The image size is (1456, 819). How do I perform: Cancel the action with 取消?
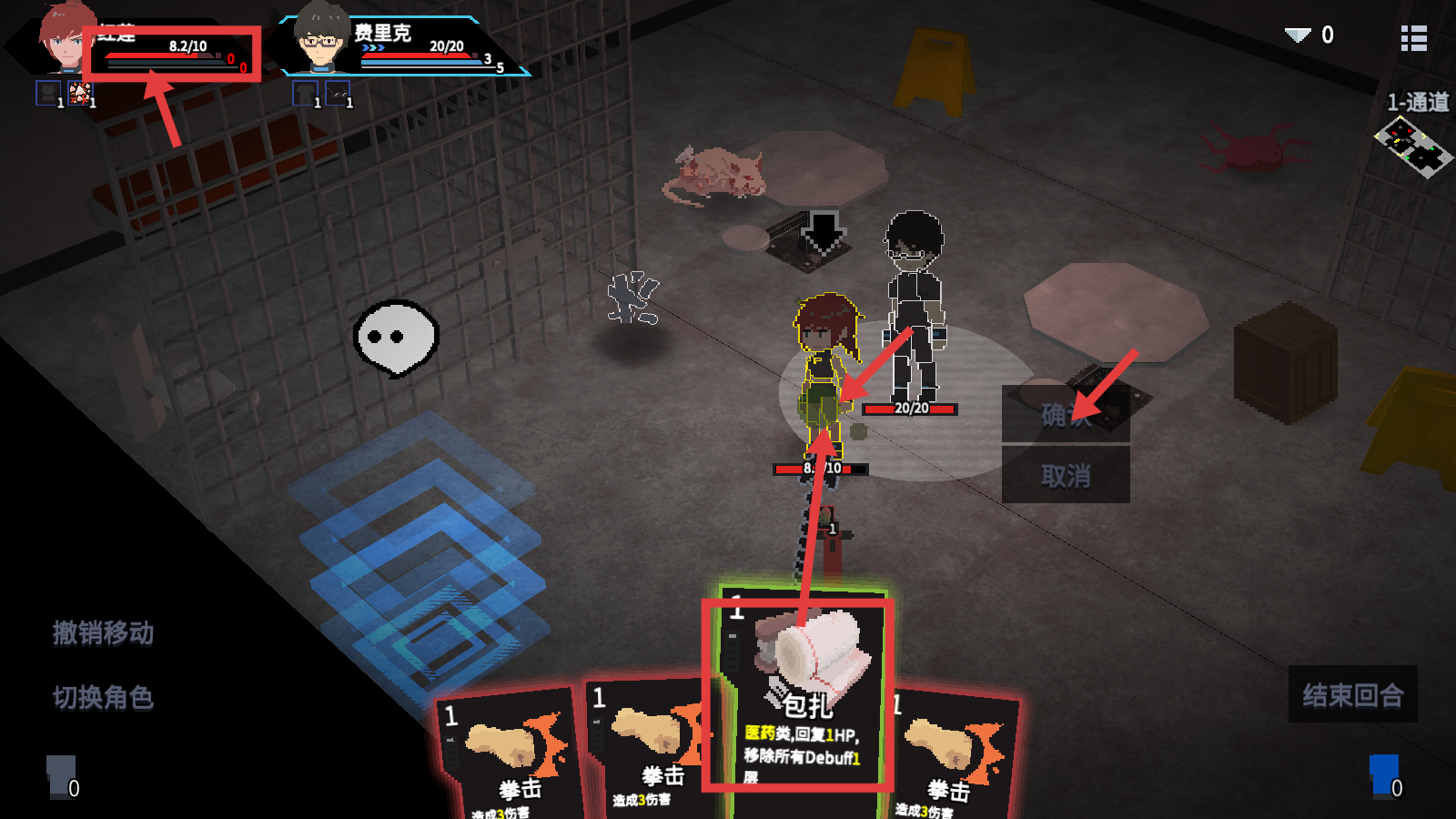1065,475
